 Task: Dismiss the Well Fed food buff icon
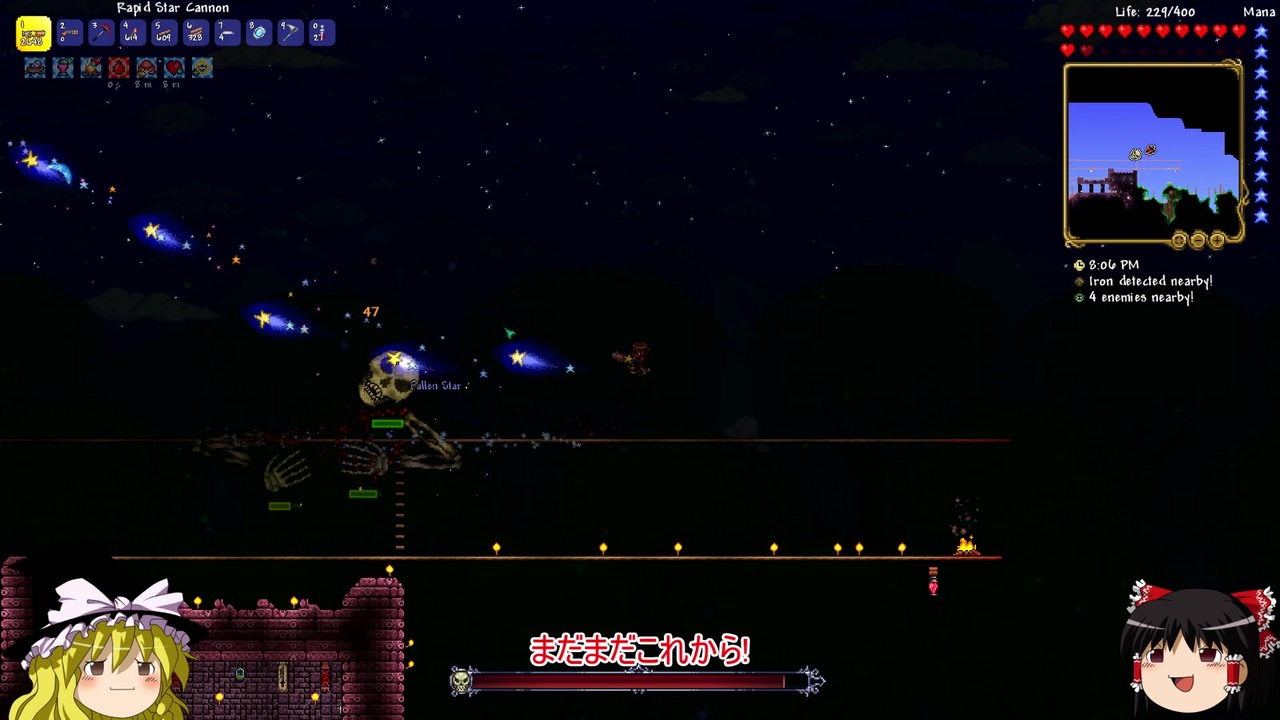[x=34, y=67]
